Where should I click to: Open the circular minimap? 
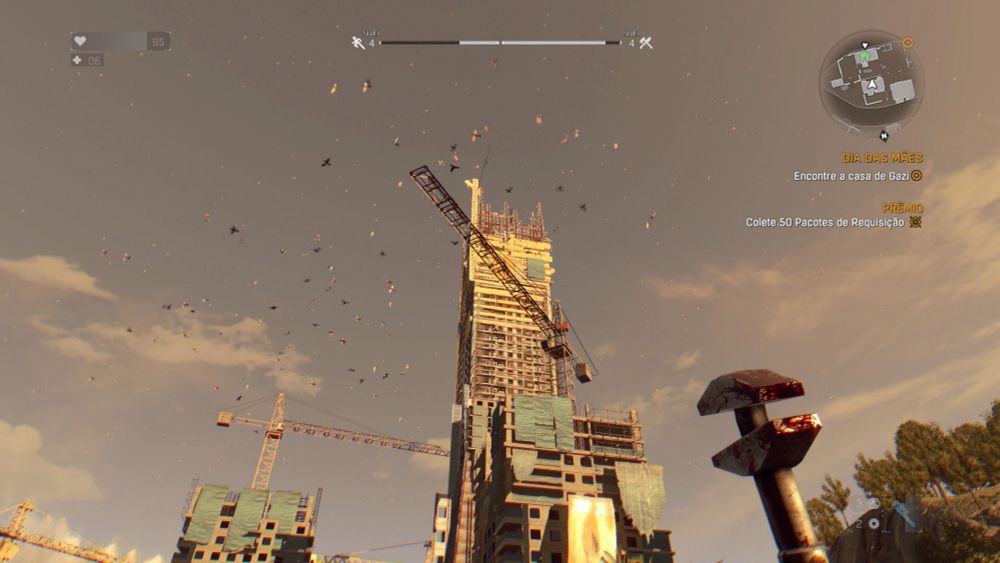click(872, 78)
